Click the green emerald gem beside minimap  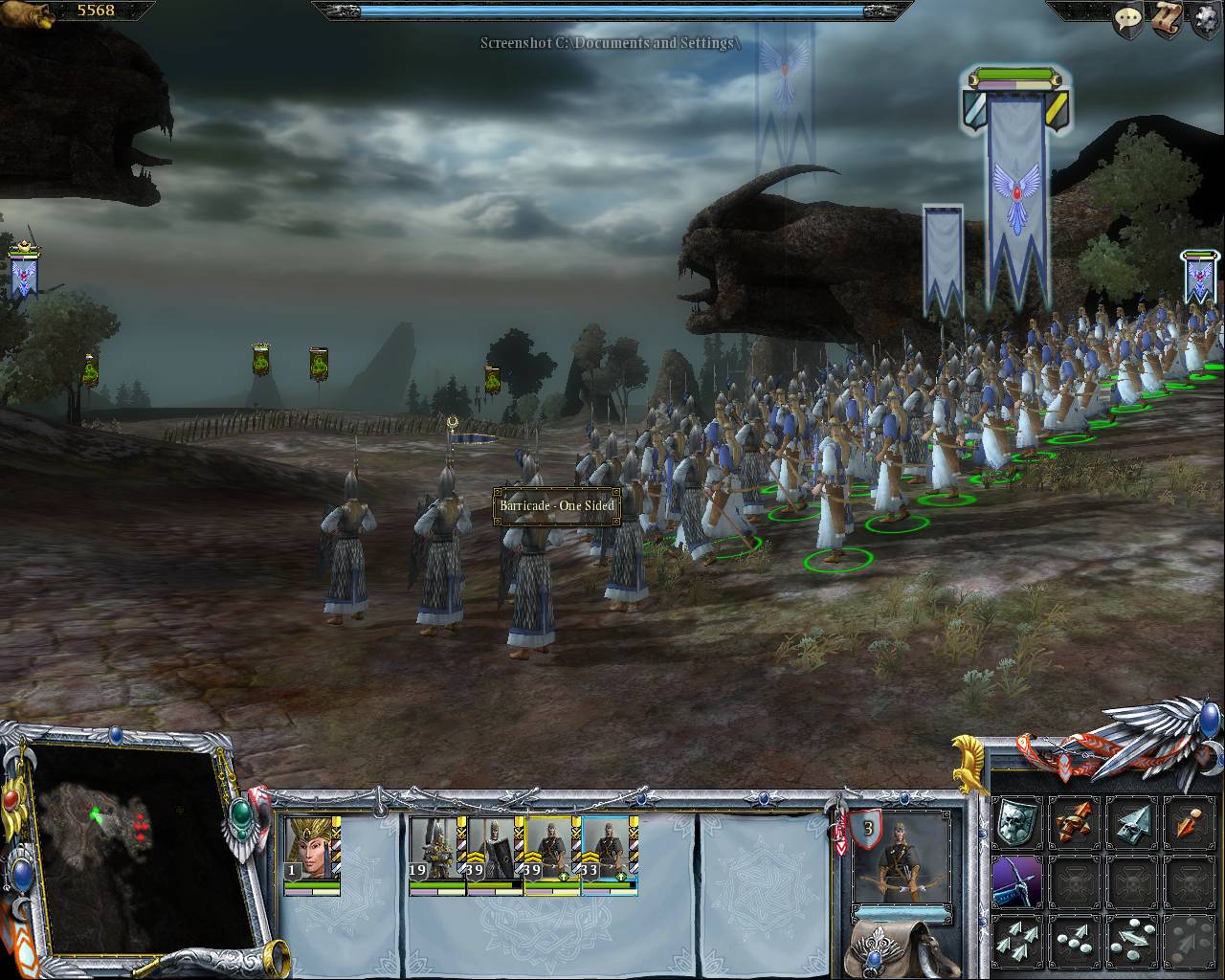click(241, 813)
